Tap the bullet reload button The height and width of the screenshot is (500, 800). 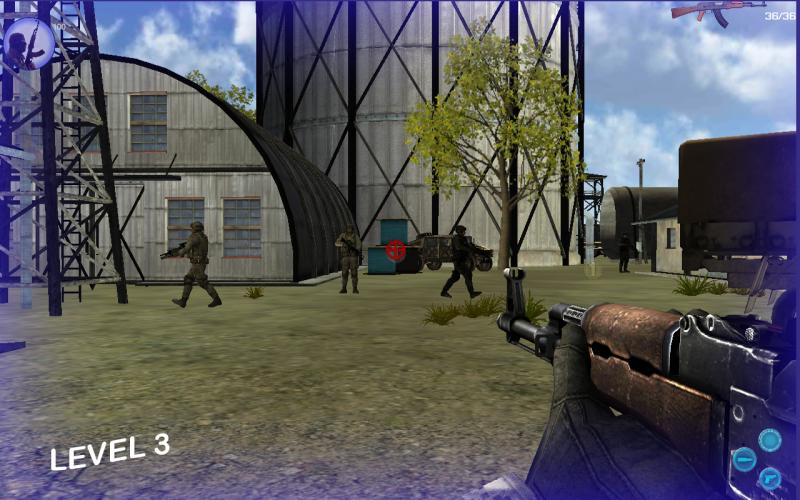tap(744, 459)
